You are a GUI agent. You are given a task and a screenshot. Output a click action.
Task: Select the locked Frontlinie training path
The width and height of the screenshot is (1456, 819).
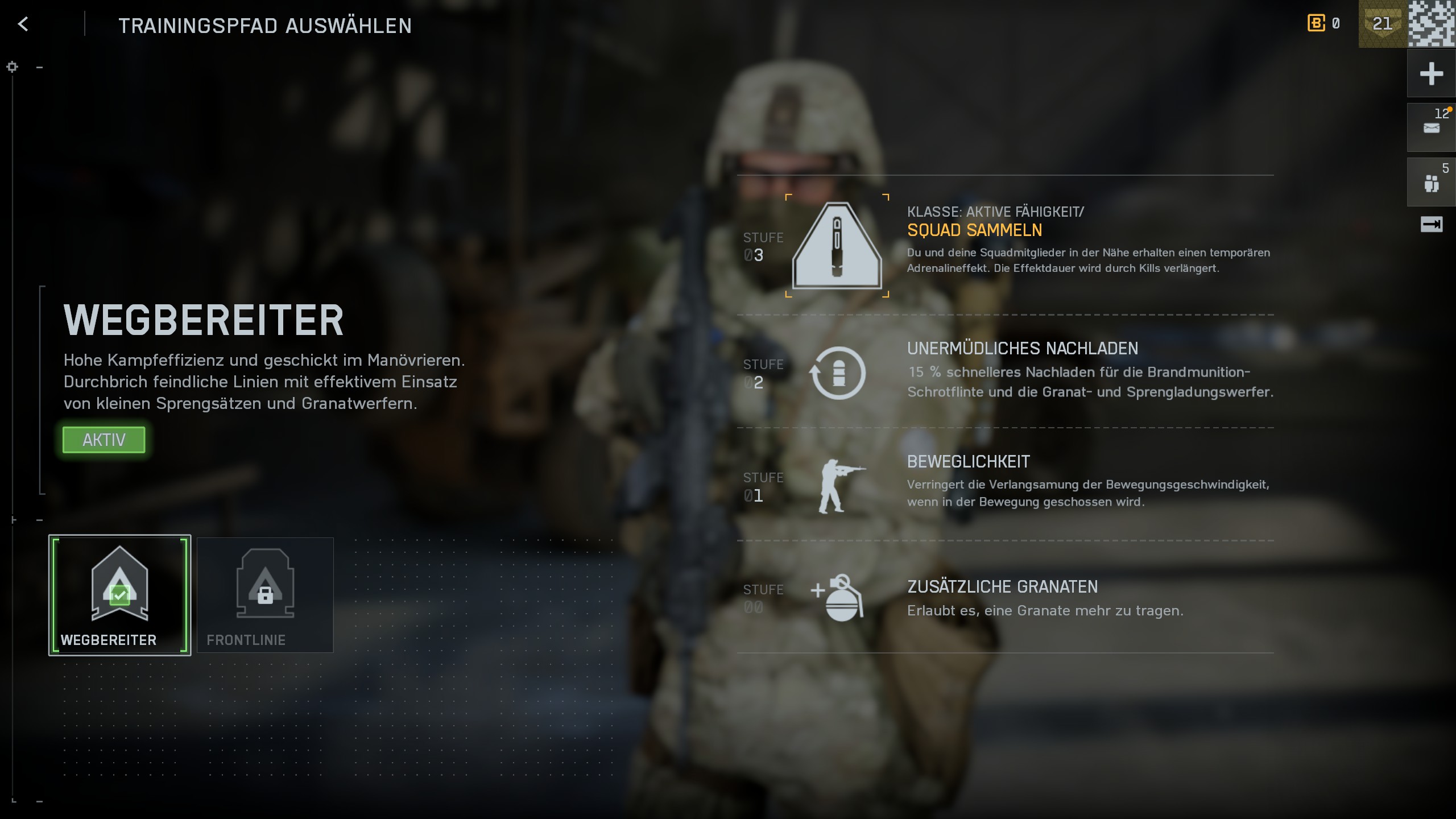coord(265,594)
